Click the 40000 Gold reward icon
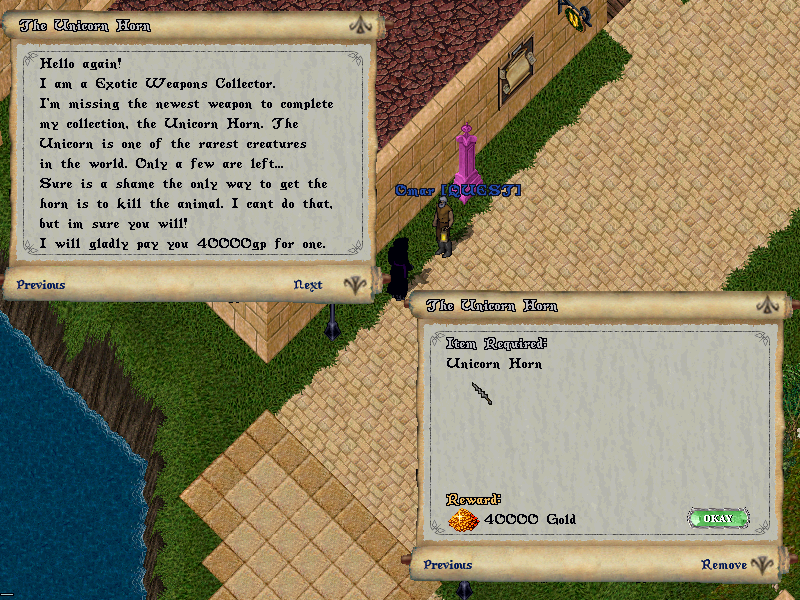 tap(463, 519)
